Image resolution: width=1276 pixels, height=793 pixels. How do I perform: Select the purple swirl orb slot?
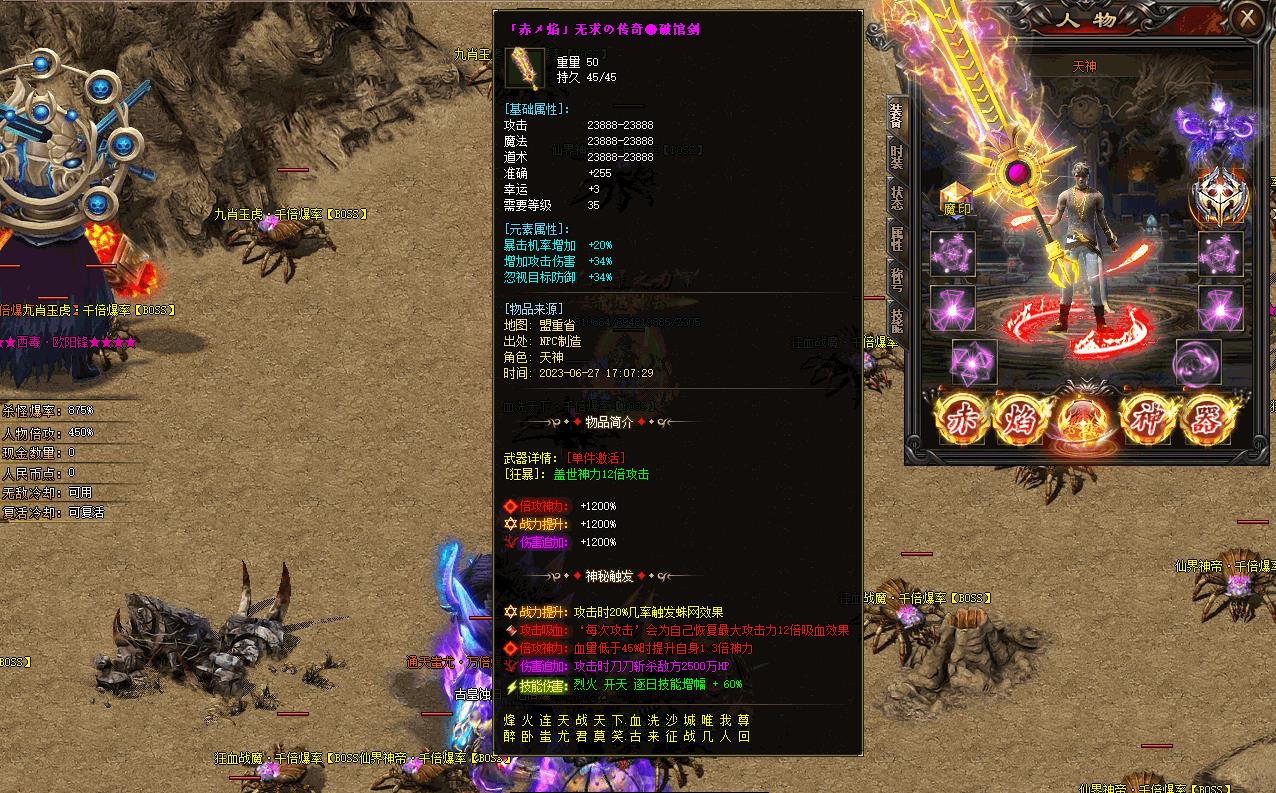pos(1197,361)
